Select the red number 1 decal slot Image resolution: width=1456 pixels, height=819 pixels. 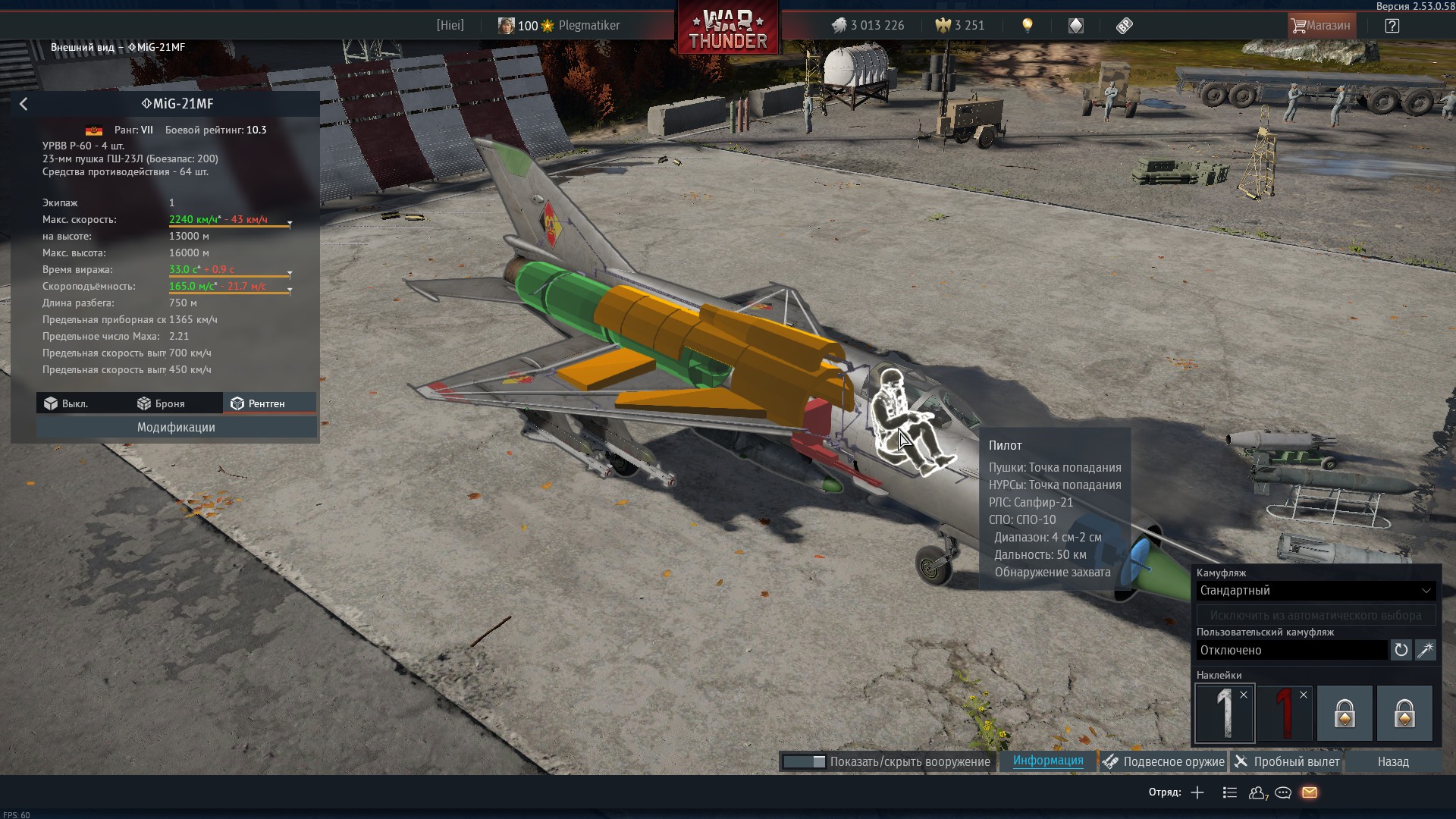point(1285,713)
